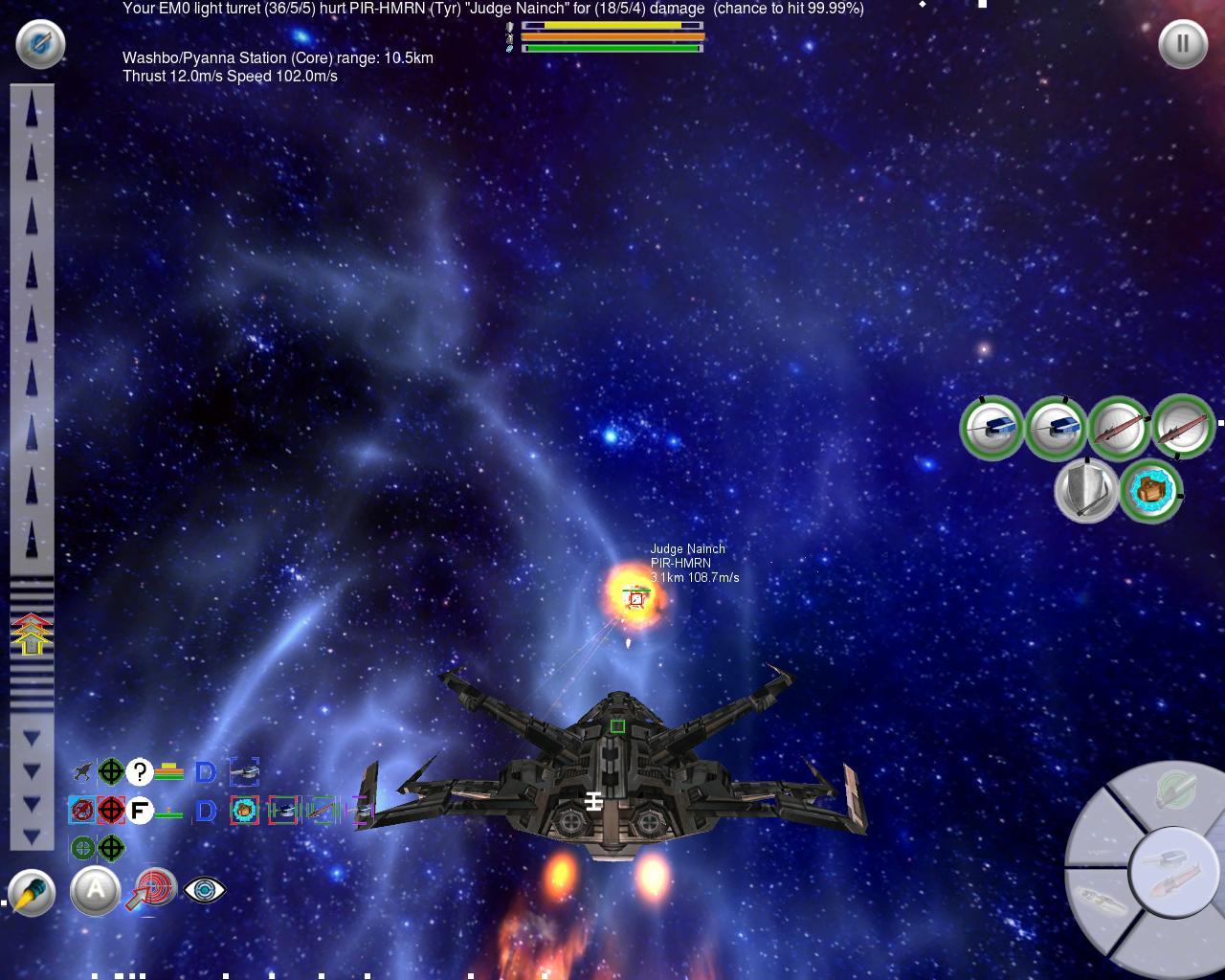Choose the red crosshair target icon
The height and width of the screenshot is (980, 1225).
(111, 811)
